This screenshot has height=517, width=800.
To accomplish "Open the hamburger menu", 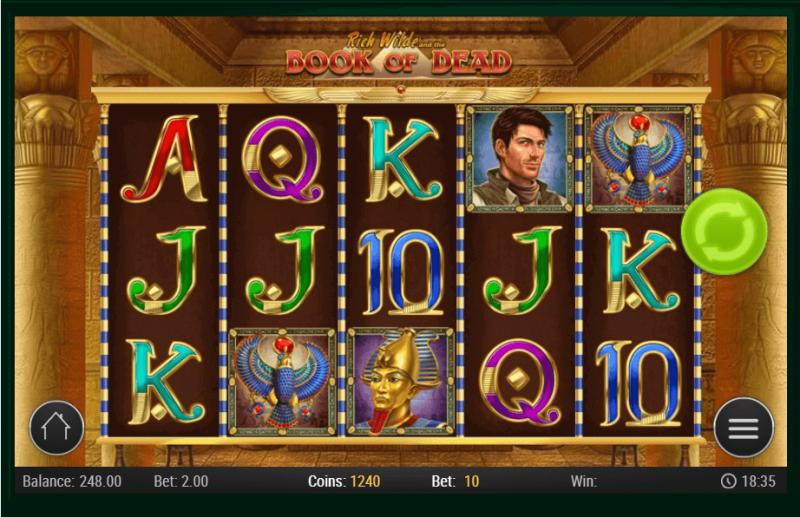I will point(743,428).
